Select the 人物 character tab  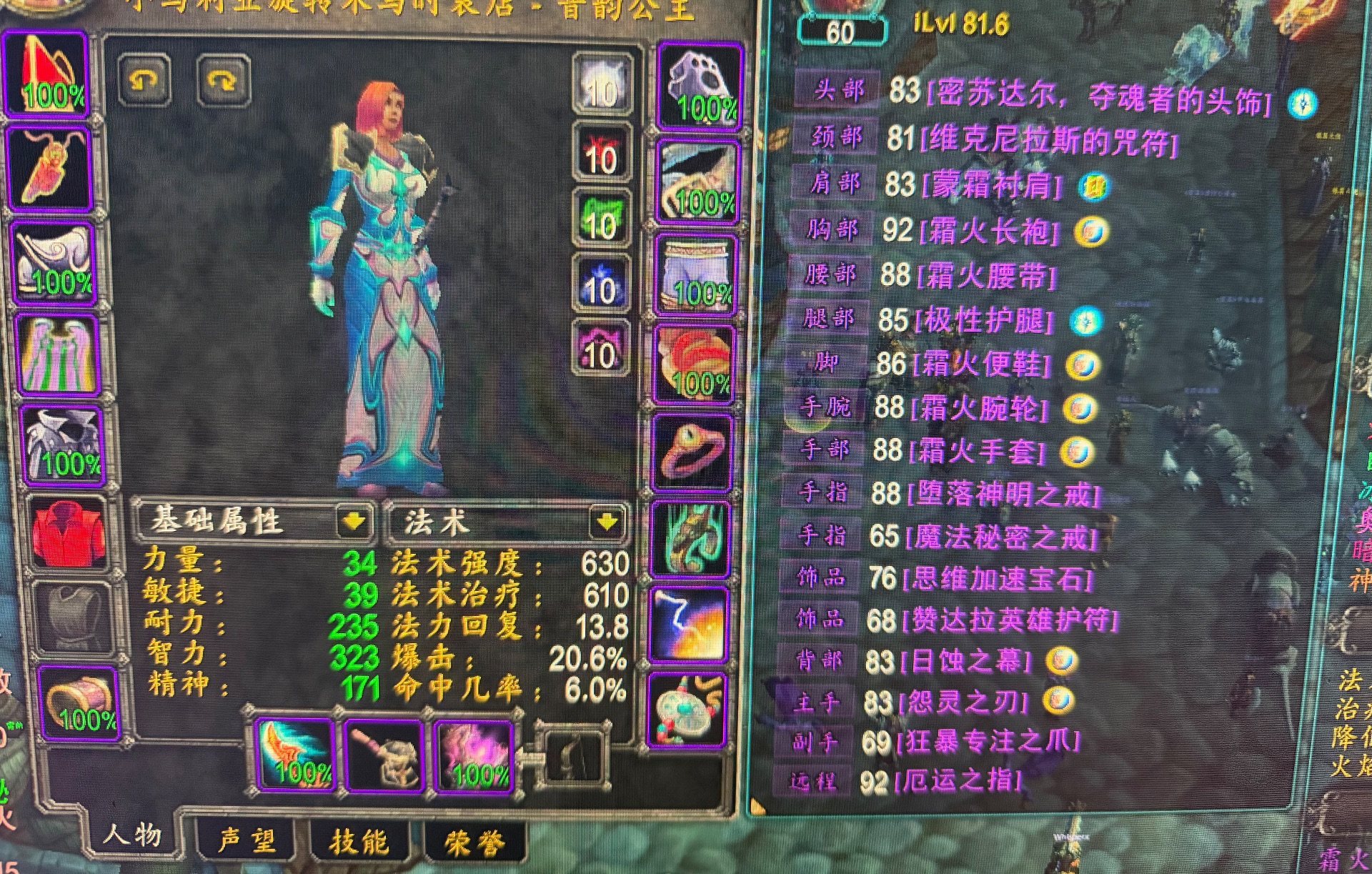click(133, 834)
